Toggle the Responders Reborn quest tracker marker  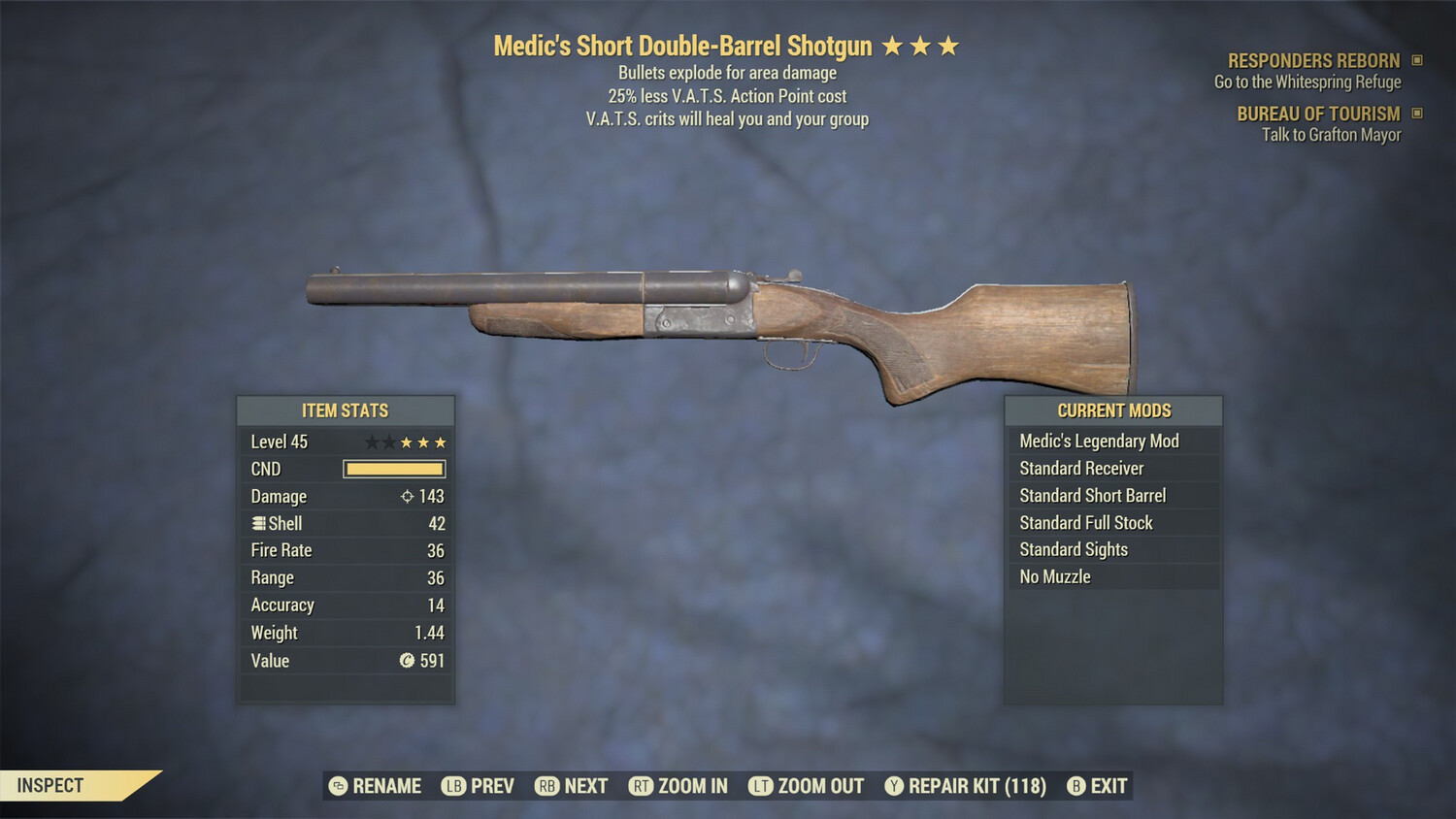pyautogui.click(x=1416, y=60)
